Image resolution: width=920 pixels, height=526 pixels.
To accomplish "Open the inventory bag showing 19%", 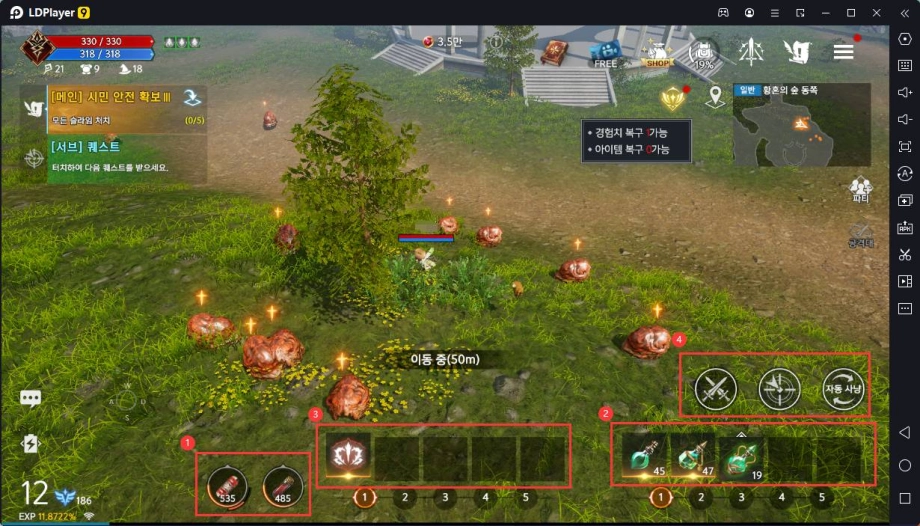I will point(704,52).
